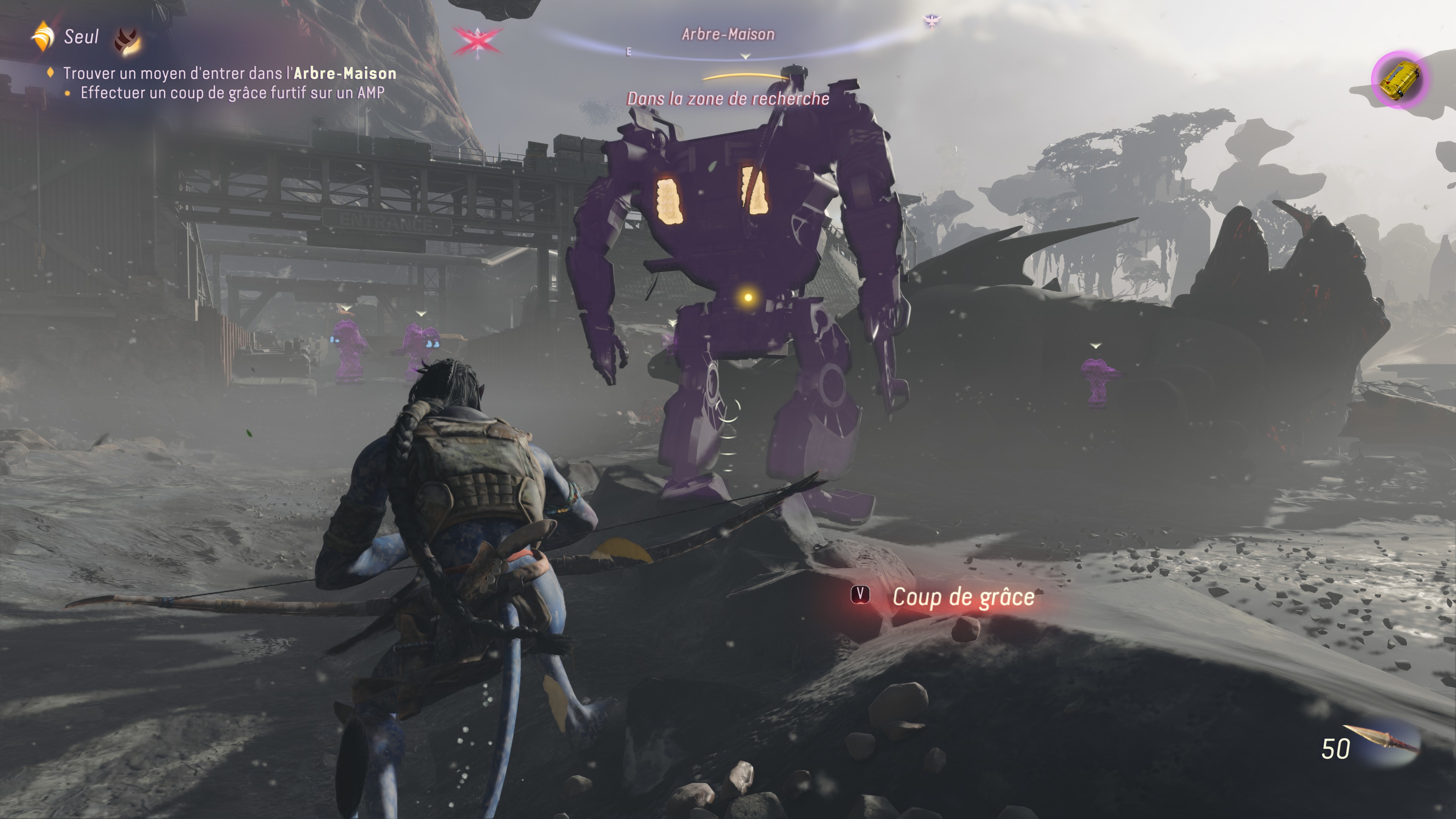
Task: Click the dark red clan emblem after "Seul"
Action: (128, 41)
